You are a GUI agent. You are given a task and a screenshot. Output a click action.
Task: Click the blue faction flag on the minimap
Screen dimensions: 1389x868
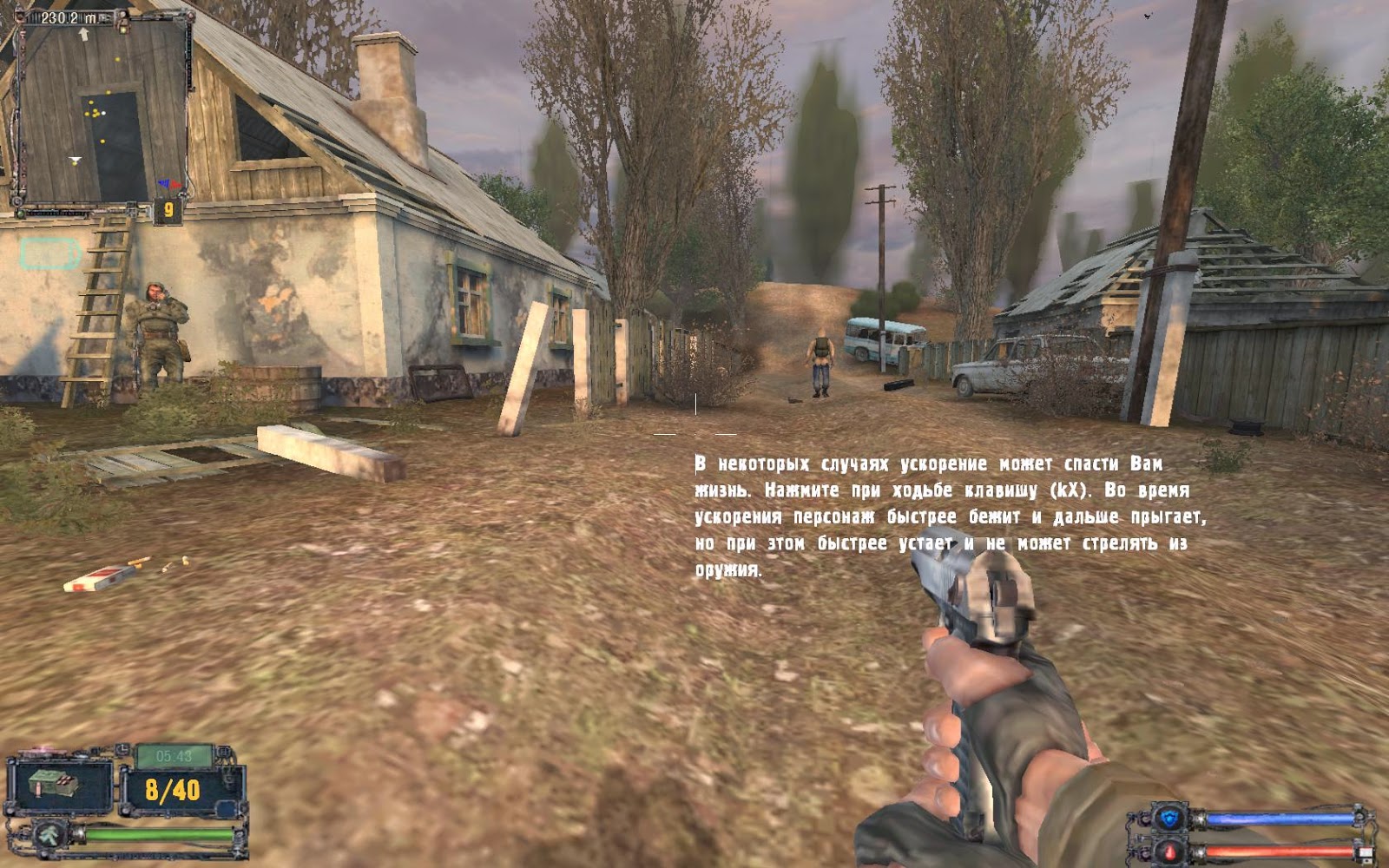coord(165,182)
